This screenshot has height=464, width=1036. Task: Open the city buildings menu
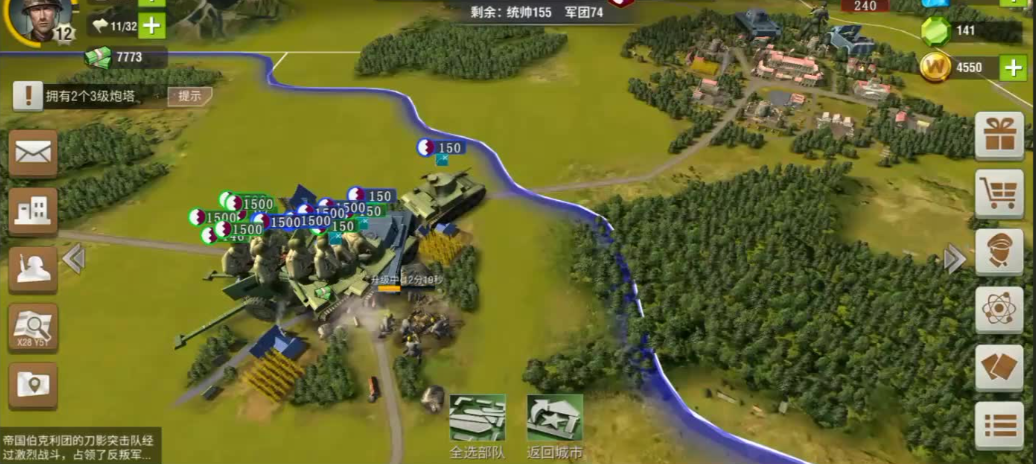33,210
